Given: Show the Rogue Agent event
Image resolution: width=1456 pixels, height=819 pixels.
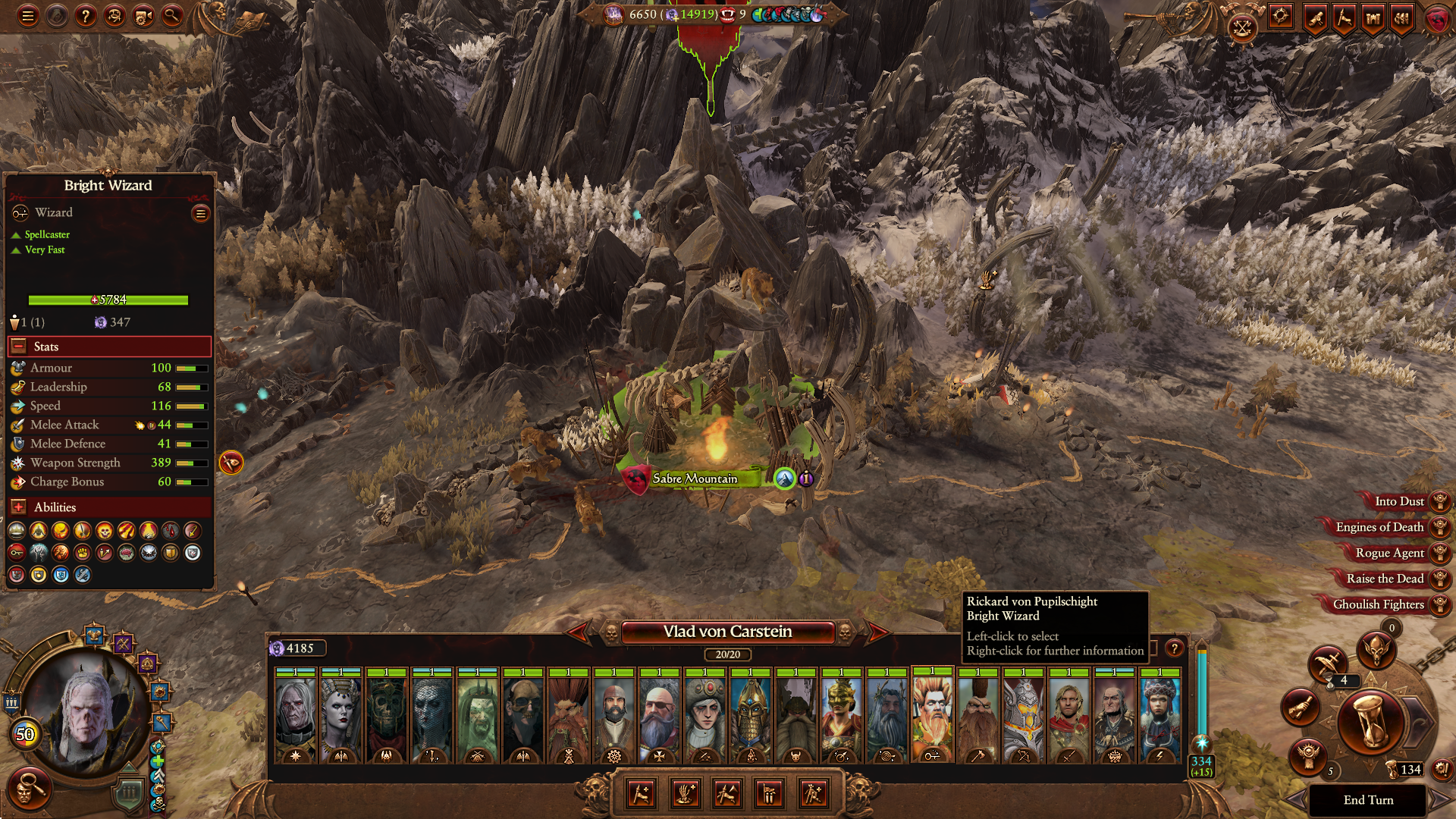Looking at the screenshot, I should tap(1389, 553).
